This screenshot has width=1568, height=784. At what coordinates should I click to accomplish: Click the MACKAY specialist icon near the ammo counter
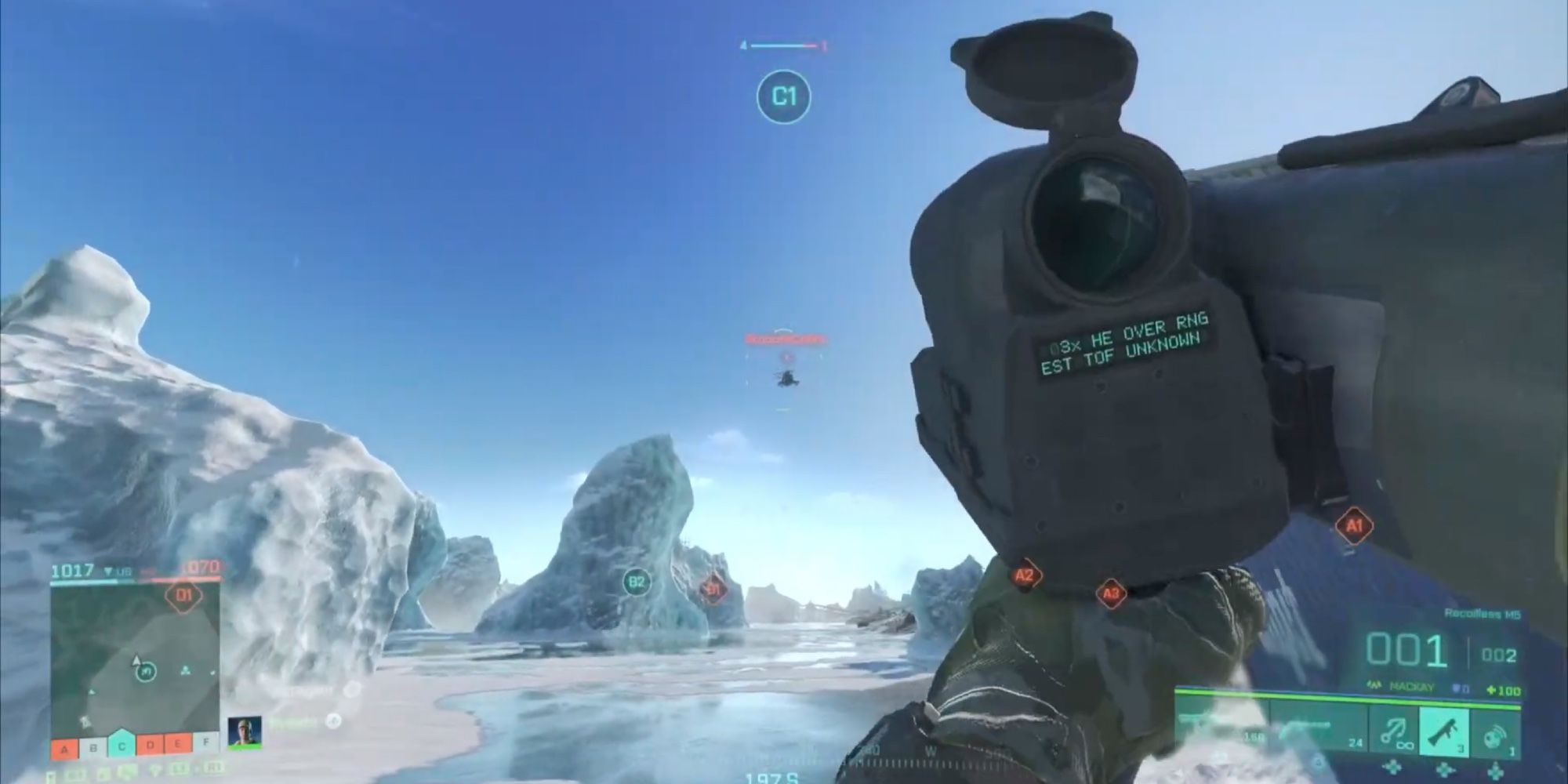pyautogui.click(x=1375, y=686)
